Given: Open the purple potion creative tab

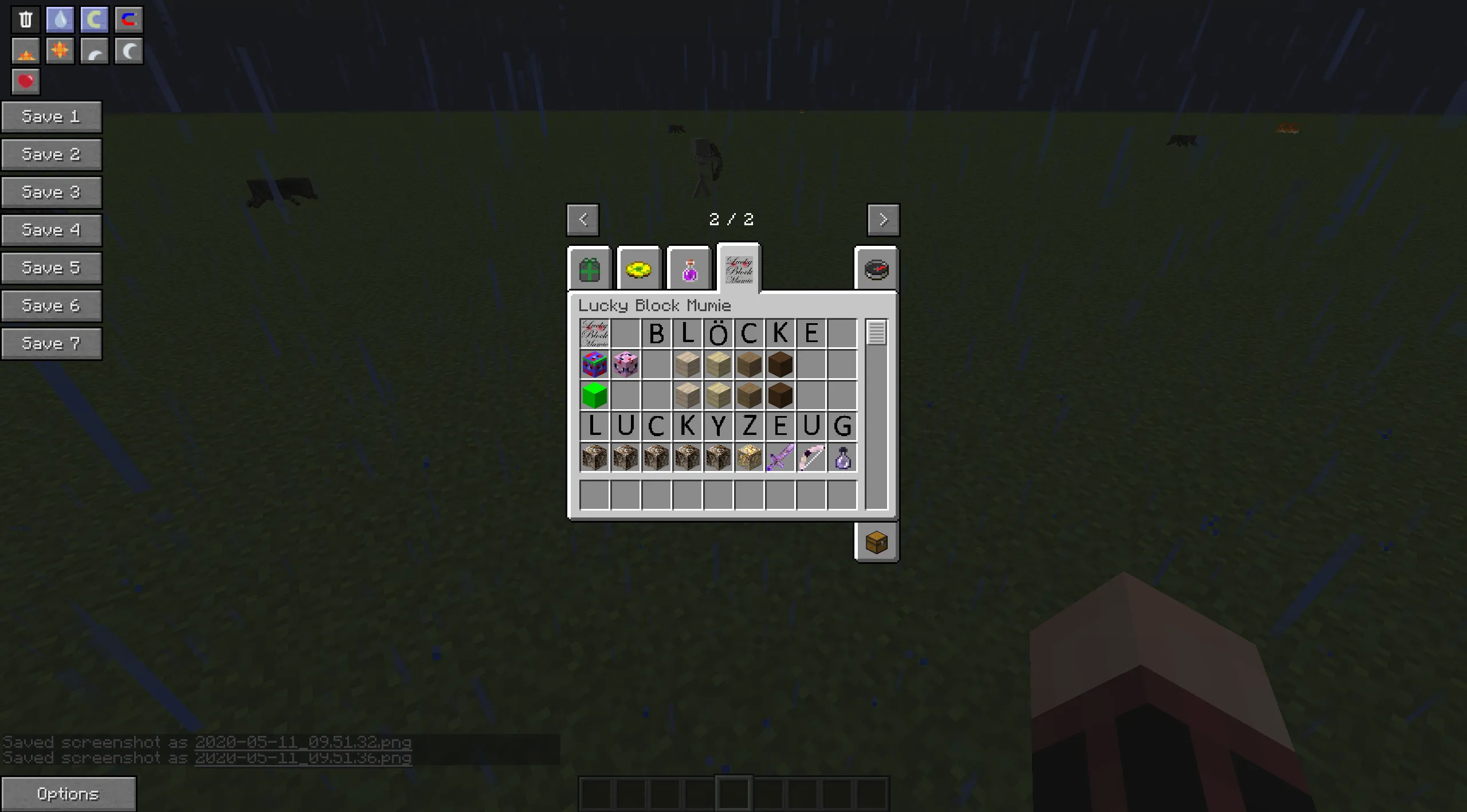Looking at the screenshot, I should click(x=688, y=269).
